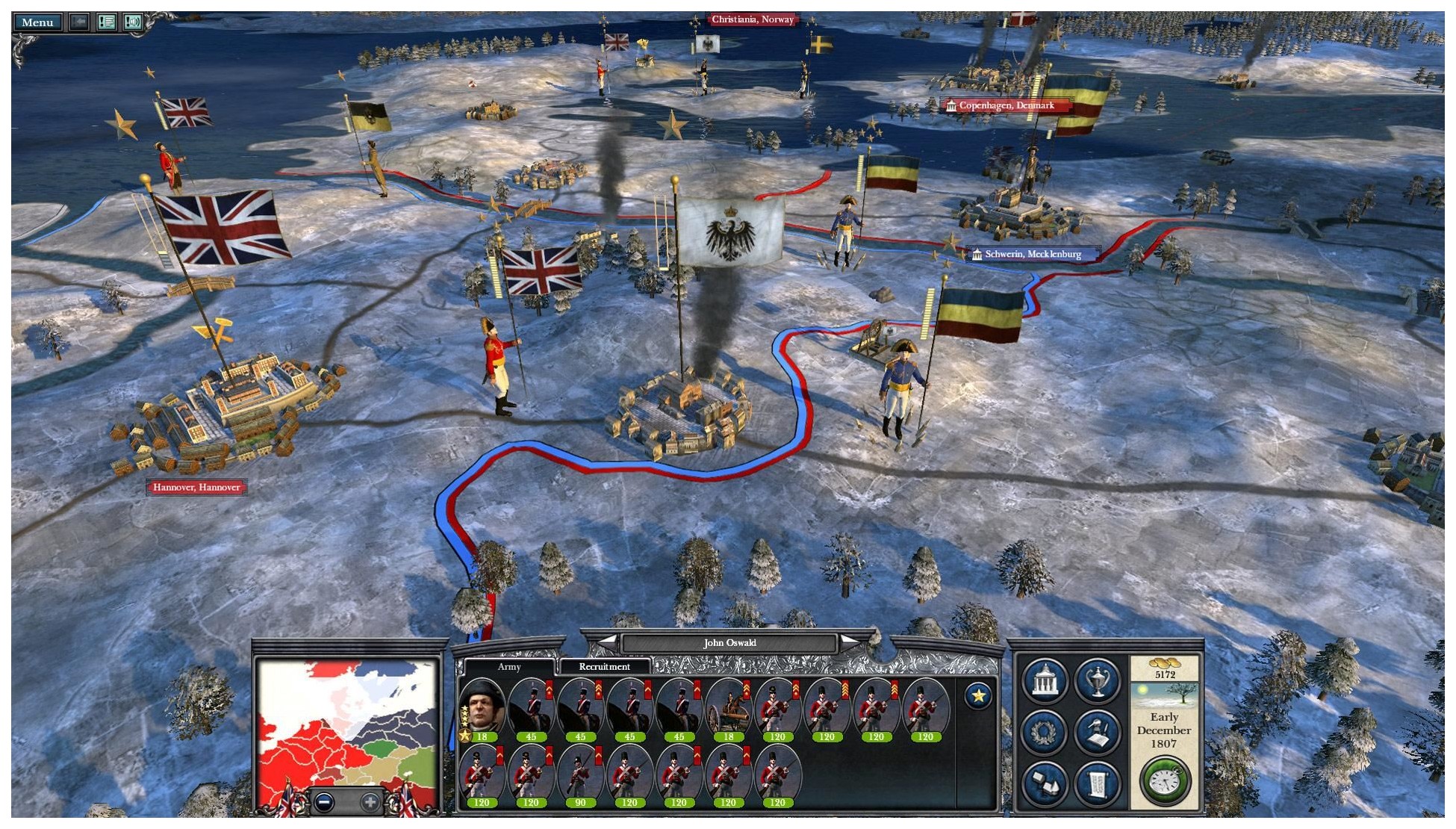Viewport: 1456px width, 829px height.
Task: Open the laurel wreath panel icon
Action: coord(1045,732)
